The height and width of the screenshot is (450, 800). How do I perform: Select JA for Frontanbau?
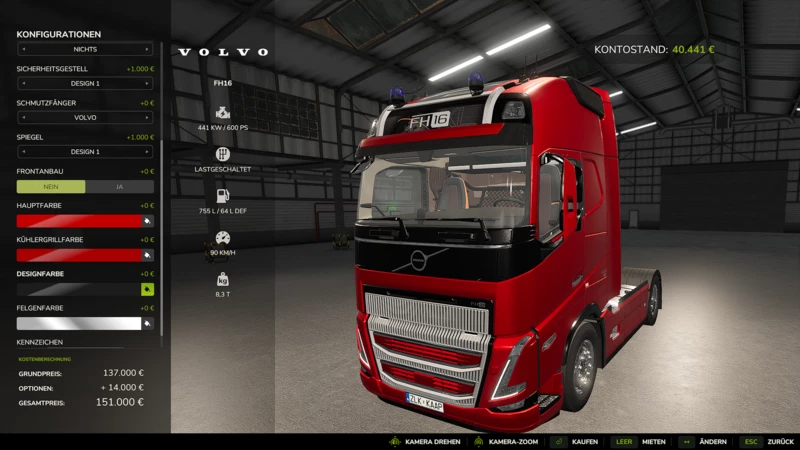(120, 186)
